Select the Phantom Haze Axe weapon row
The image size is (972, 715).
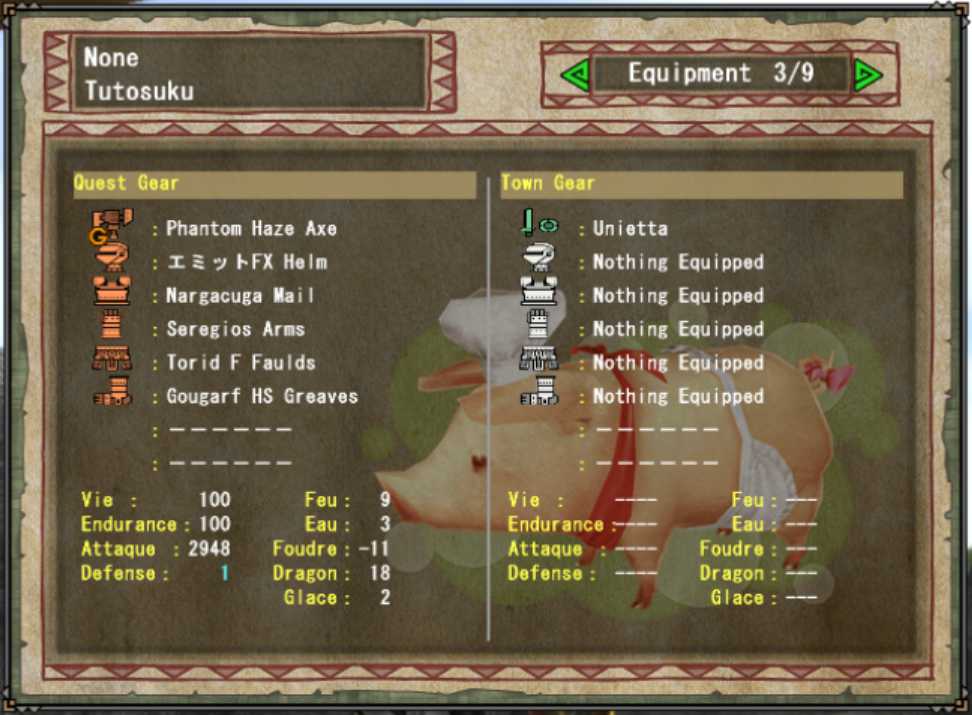click(x=251, y=229)
